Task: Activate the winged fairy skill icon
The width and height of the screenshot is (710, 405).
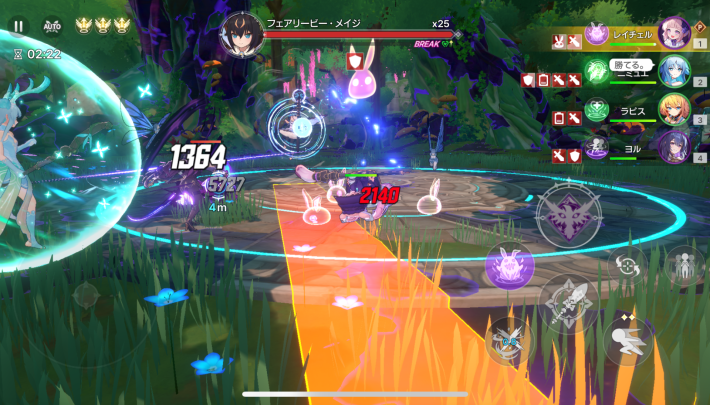Action: (x=509, y=340)
